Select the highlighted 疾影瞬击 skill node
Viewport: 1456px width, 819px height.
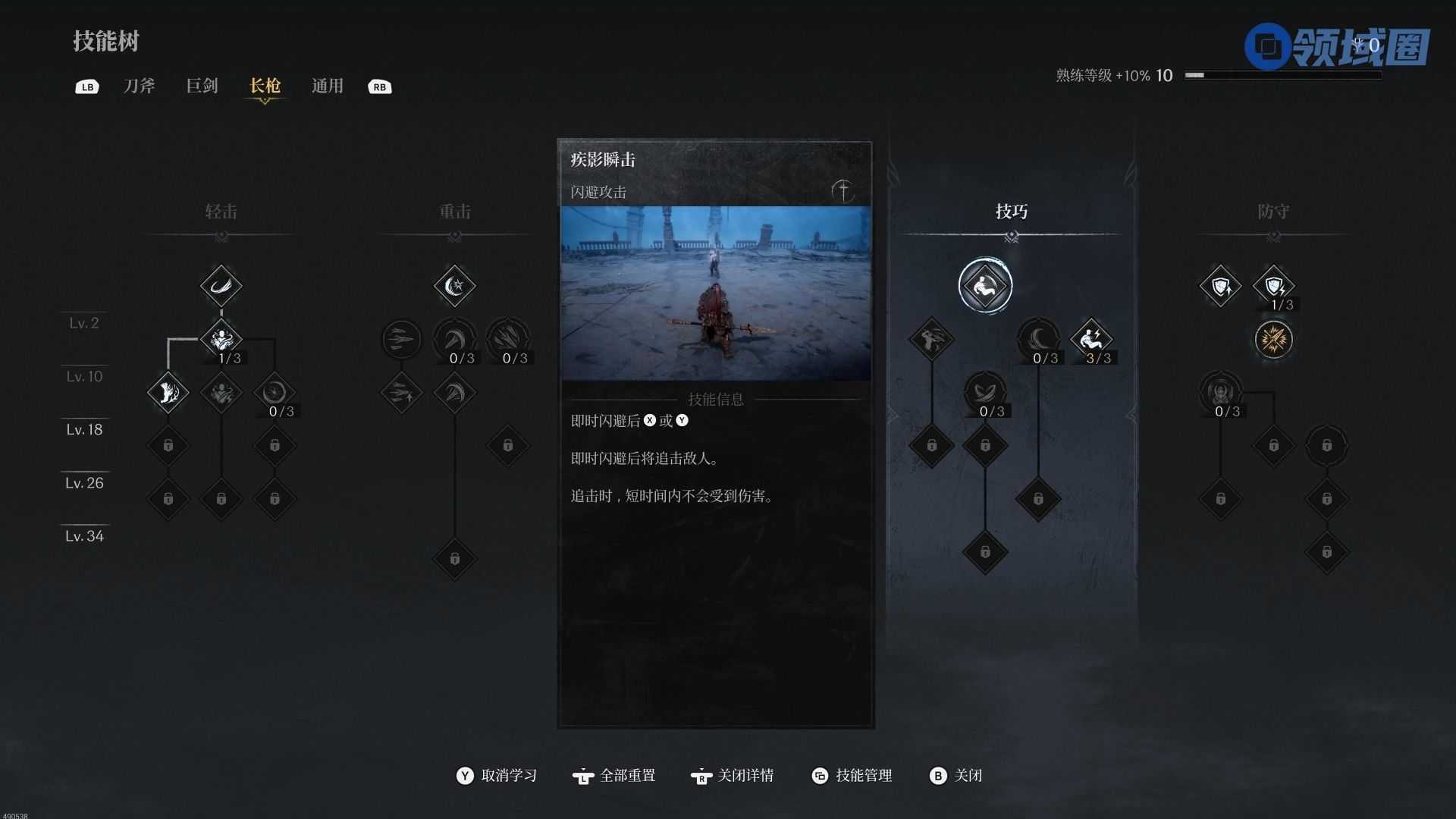985,286
